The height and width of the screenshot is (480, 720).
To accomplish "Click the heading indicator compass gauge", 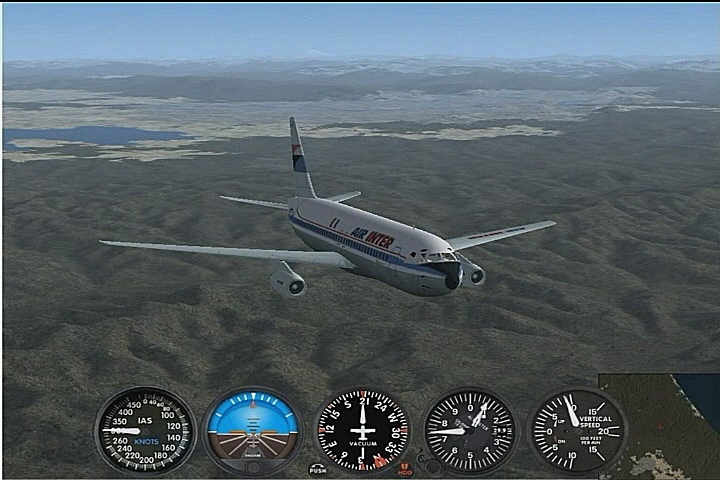I will click(x=362, y=431).
